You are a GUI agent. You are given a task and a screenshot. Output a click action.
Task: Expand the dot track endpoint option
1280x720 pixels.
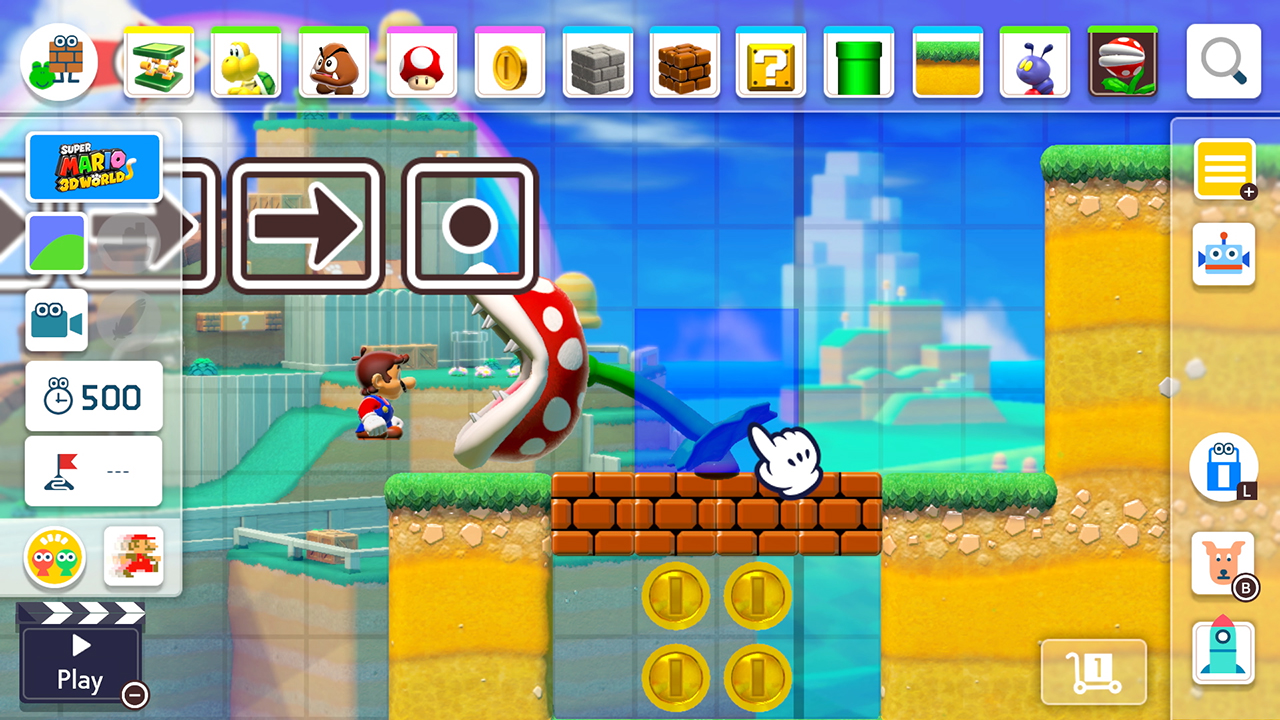[470, 225]
